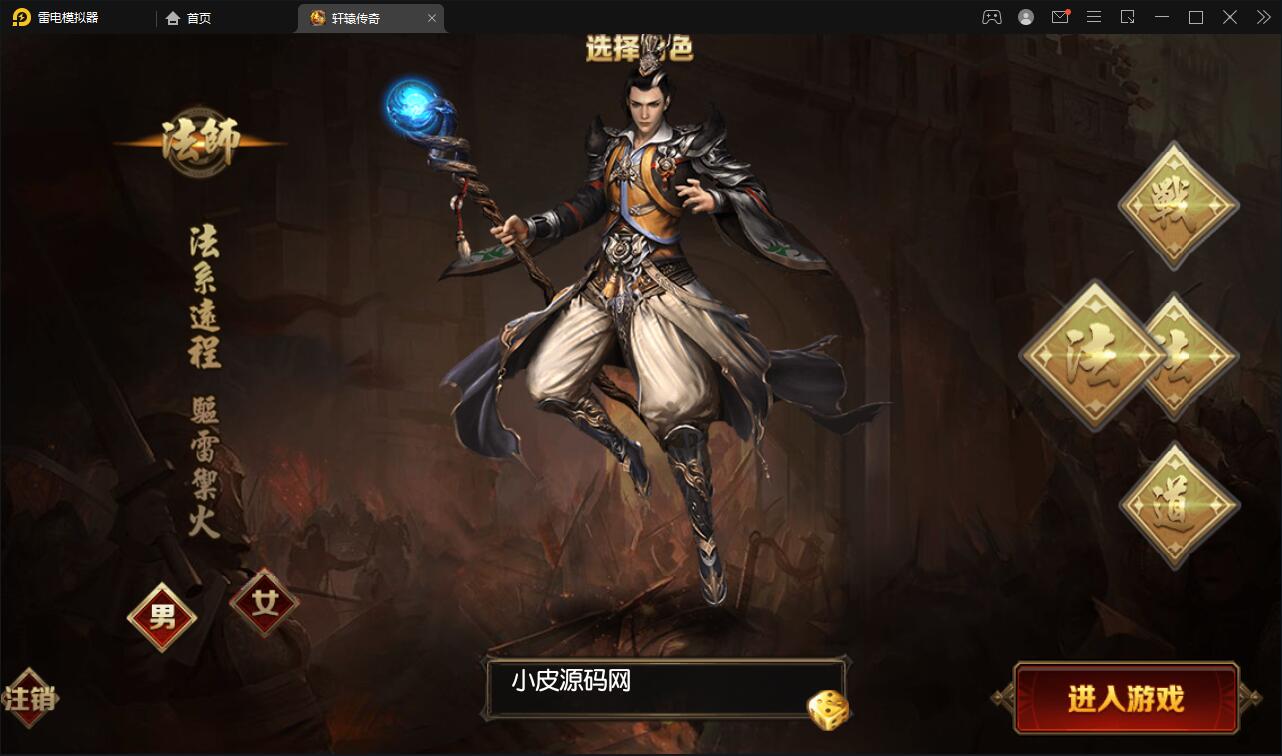Select the Warrior (战) class icon
1282x756 pixels.
[x=1176, y=207]
